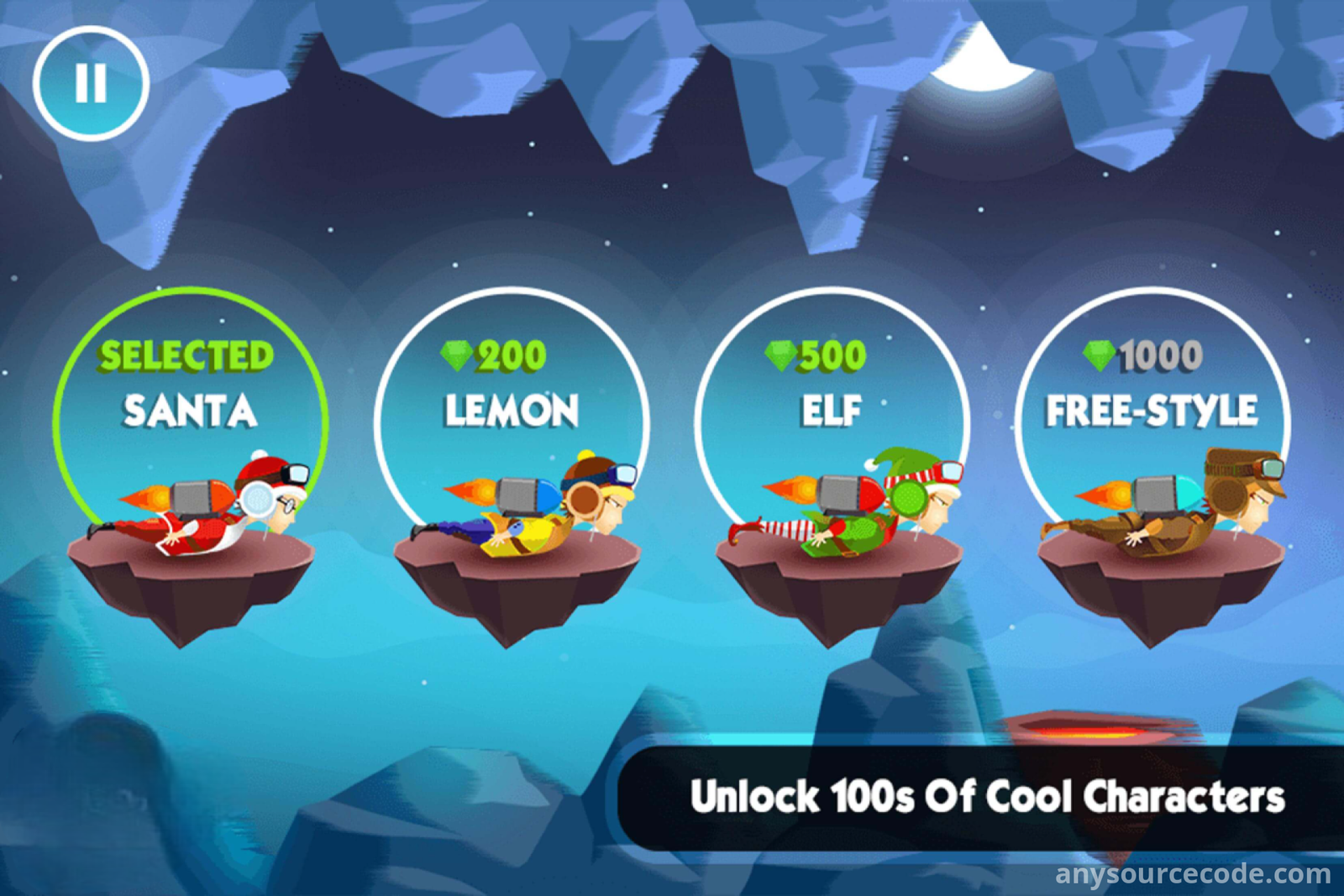Pick the Free-Style character costing 1000 gems
The width and height of the screenshot is (1344, 896).
1152,437
